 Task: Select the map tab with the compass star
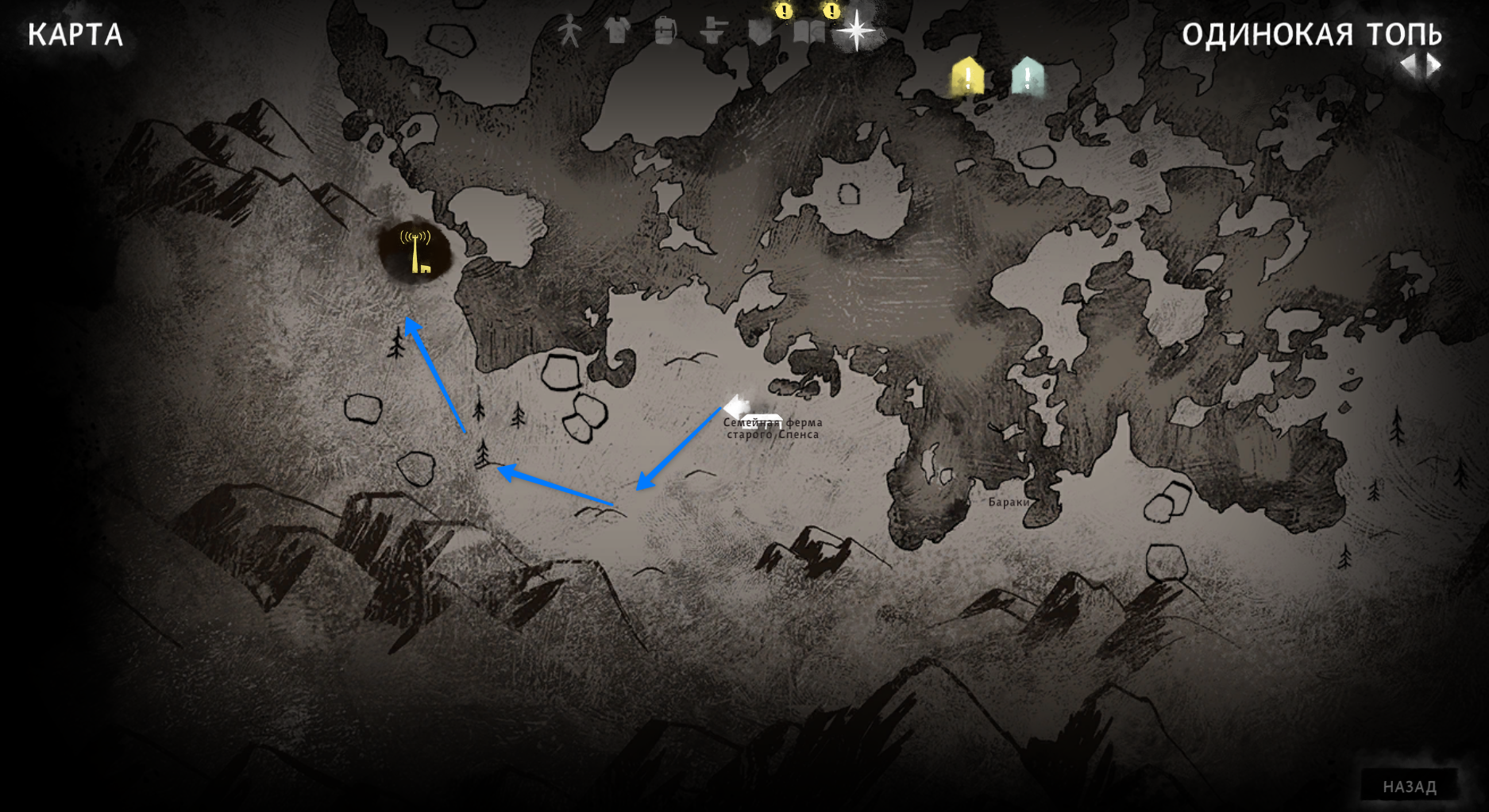coord(856,32)
